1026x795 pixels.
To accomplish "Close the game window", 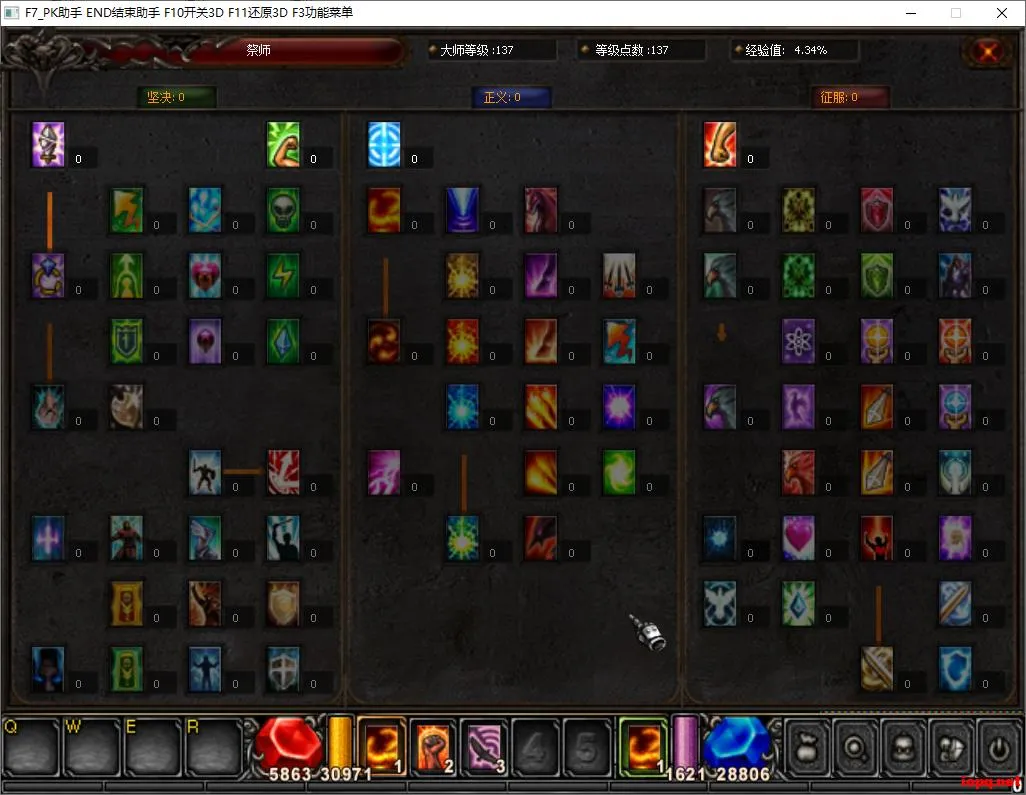I will [x=1002, y=13].
